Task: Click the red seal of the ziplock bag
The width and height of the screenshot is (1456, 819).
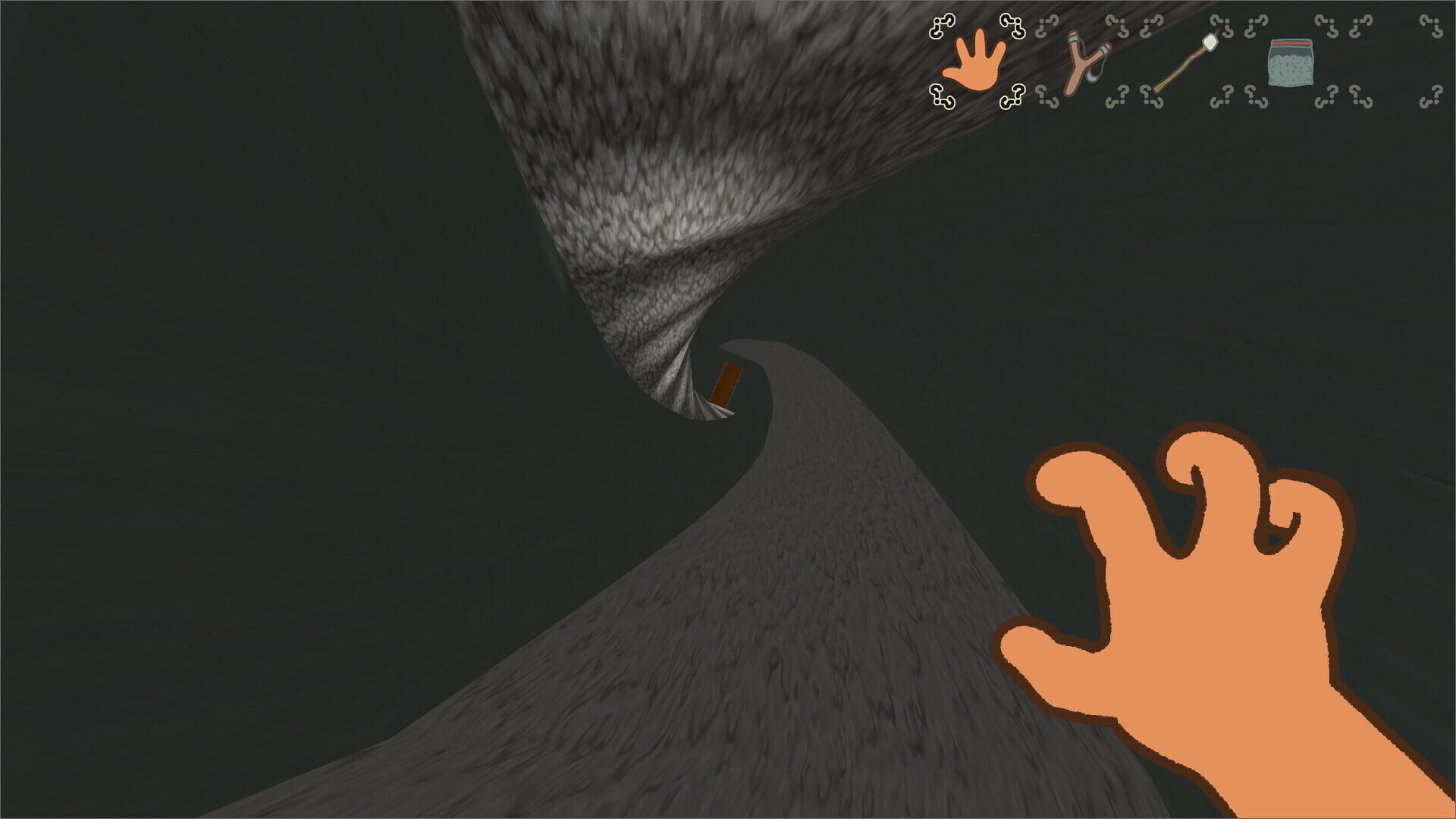Action: (1291, 44)
